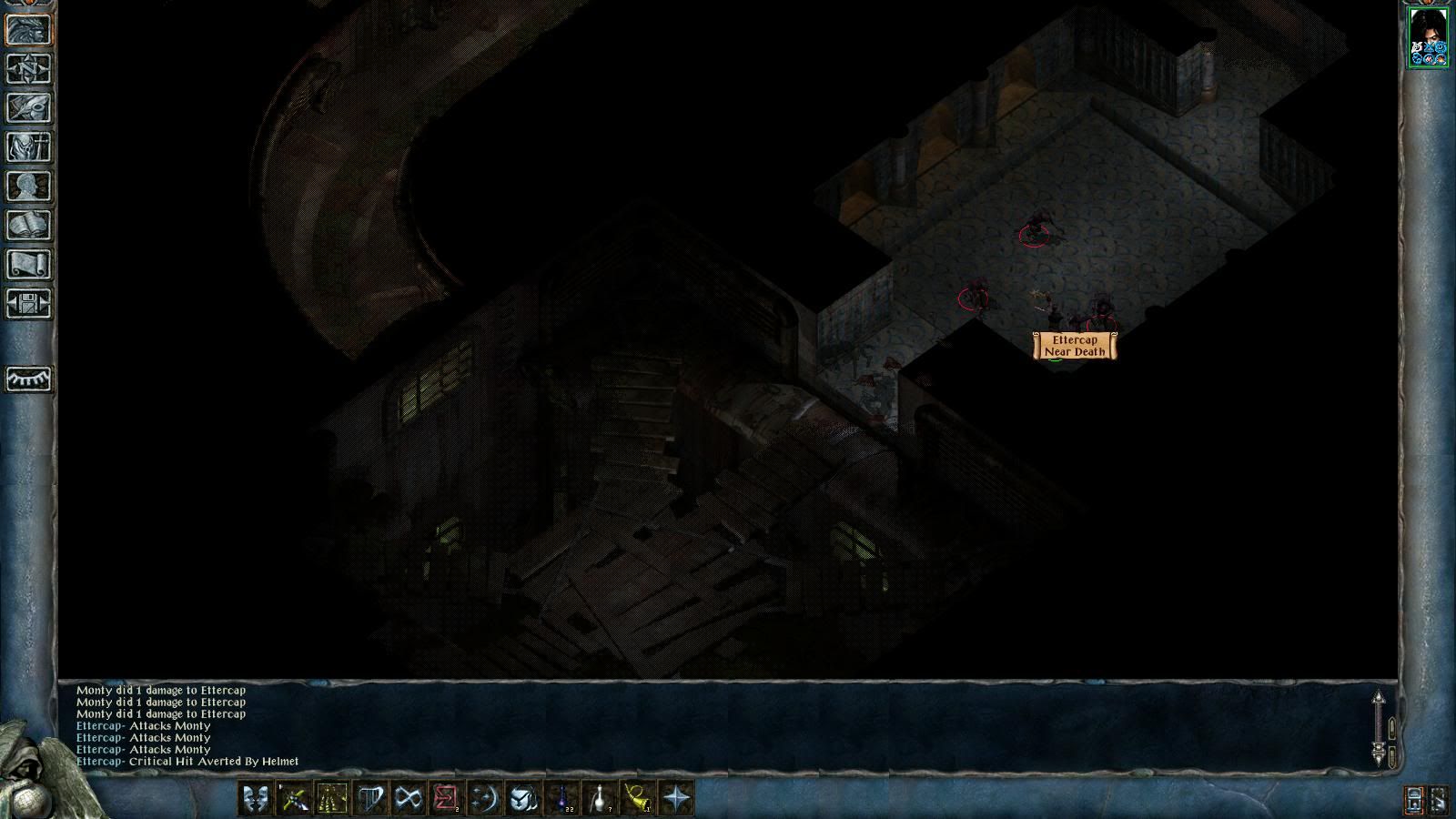Open the inventory screen button

(29, 147)
